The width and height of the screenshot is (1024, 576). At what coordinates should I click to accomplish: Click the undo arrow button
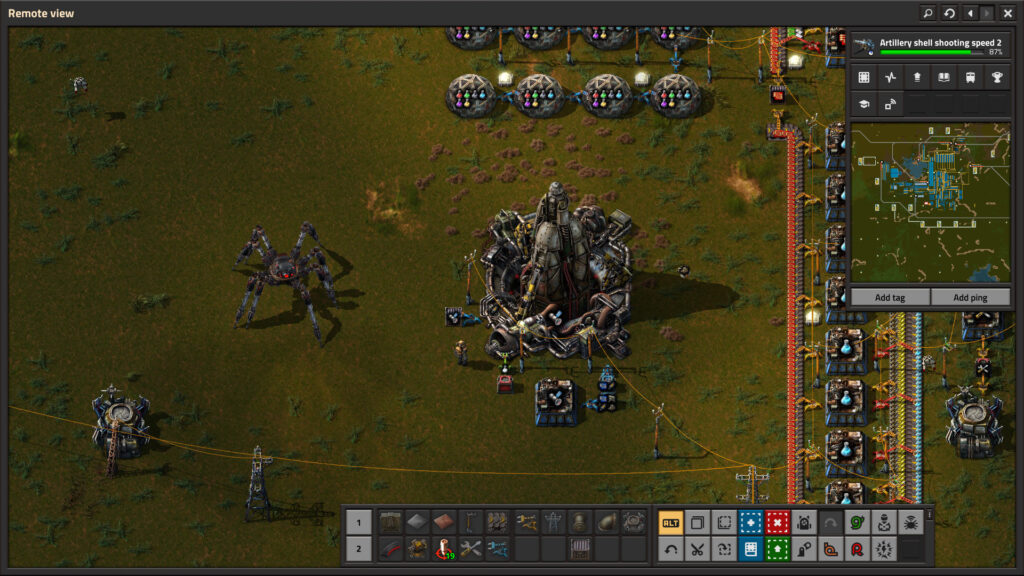pyautogui.click(x=670, y=548)
